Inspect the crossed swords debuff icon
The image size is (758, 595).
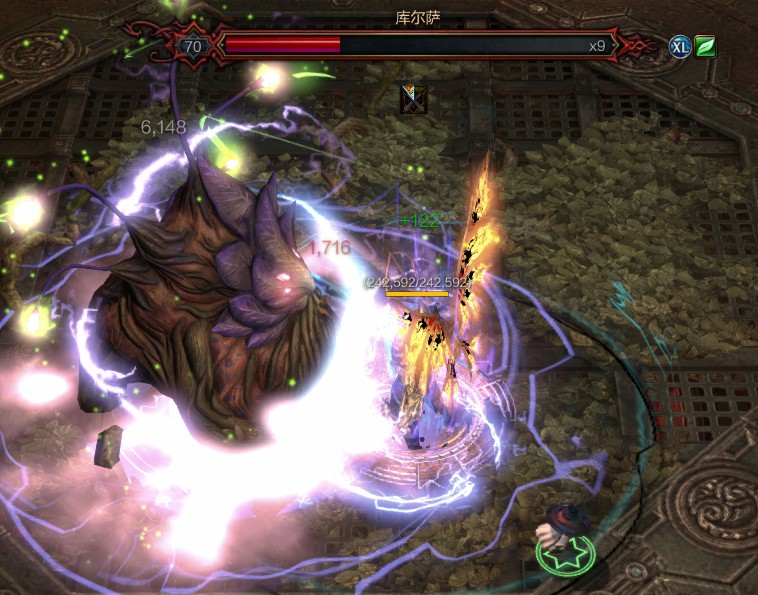pos(411,98)
